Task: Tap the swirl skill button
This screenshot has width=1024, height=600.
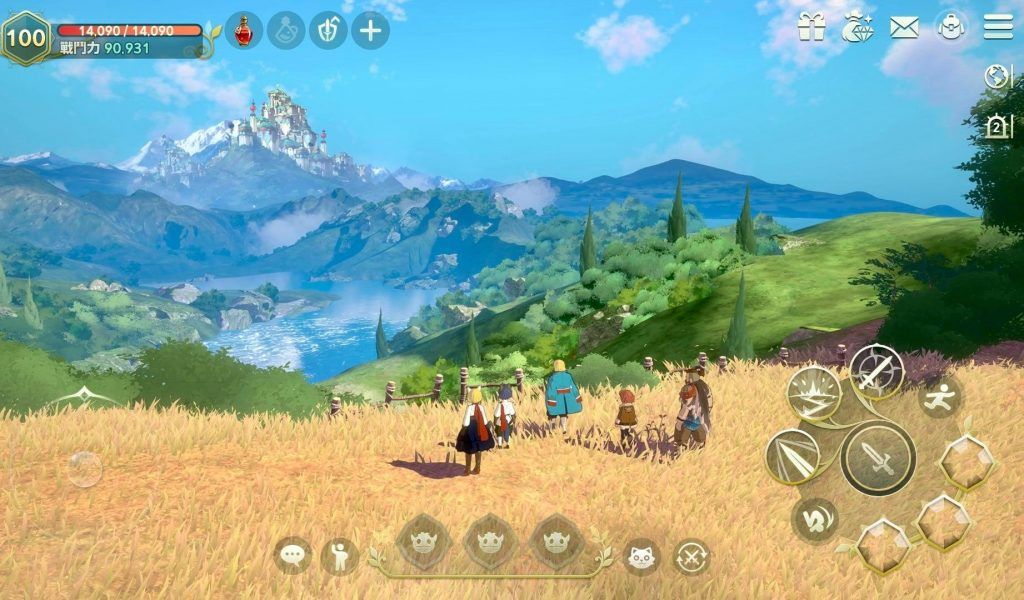Action: (815, 520)
